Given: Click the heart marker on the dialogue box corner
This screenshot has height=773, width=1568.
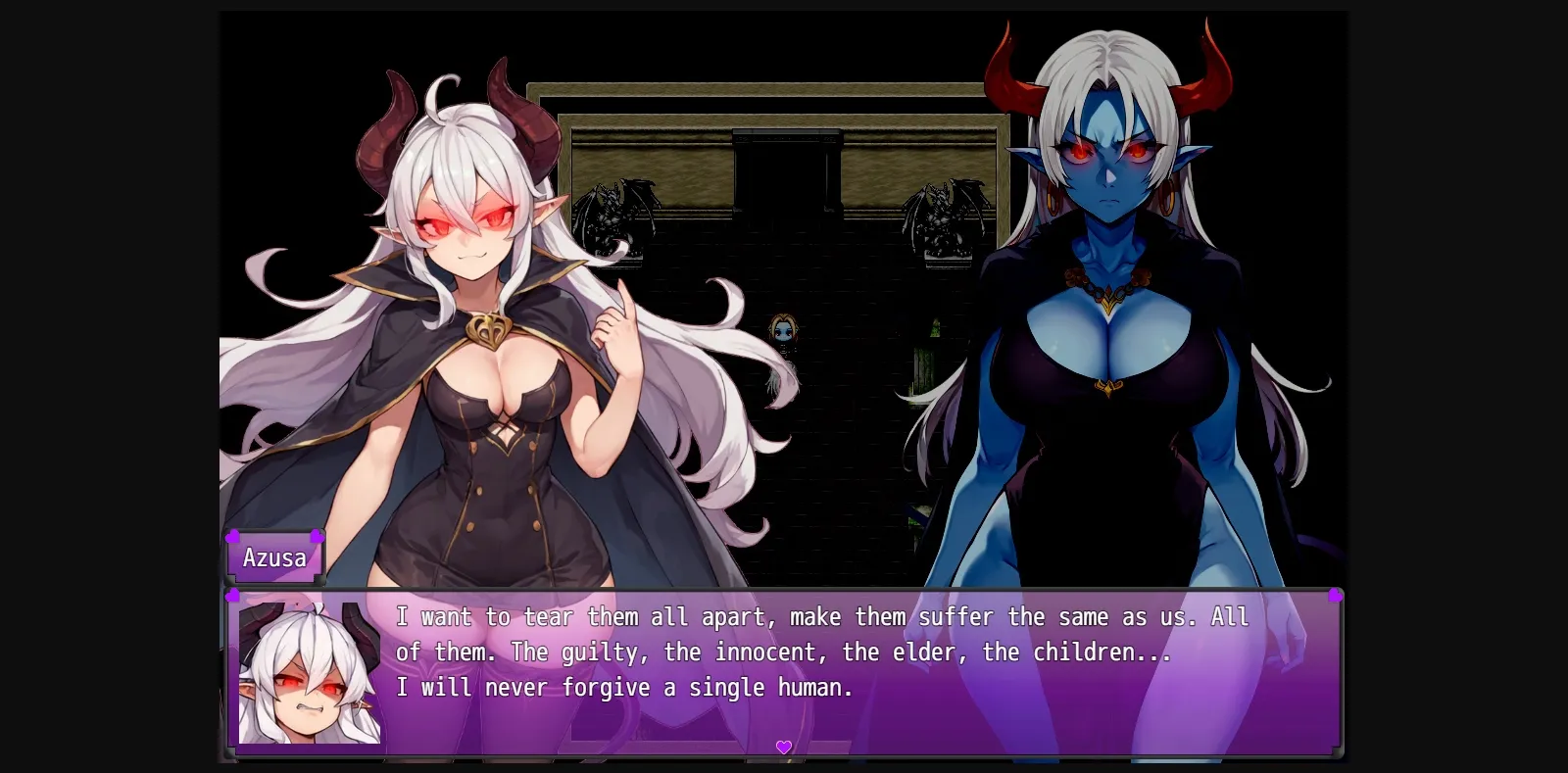Looking at the screenshot, I should point(232,594).
